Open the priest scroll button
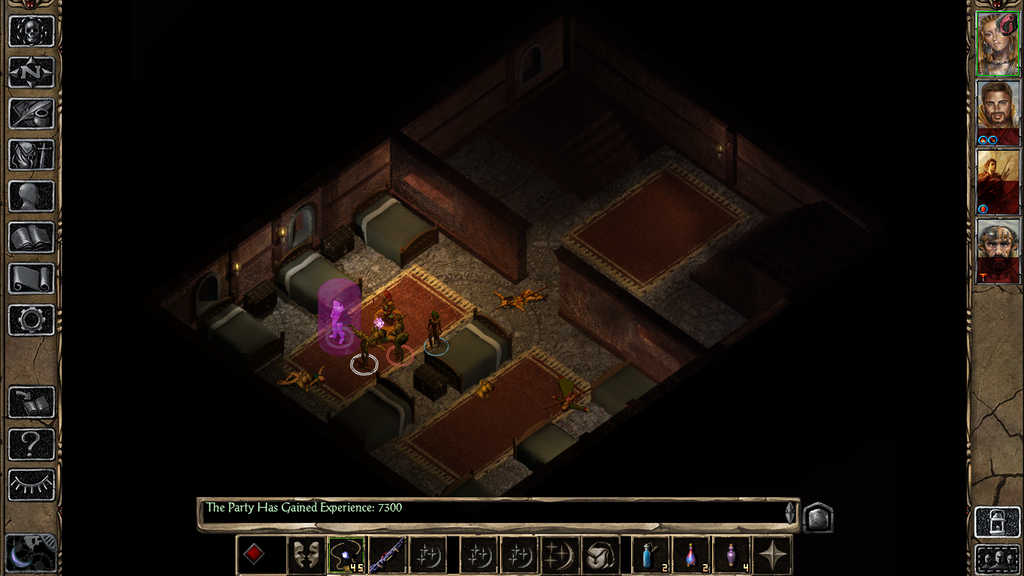Image resolution: width=1024 pixels, height=576 pixels. [31, 278]
